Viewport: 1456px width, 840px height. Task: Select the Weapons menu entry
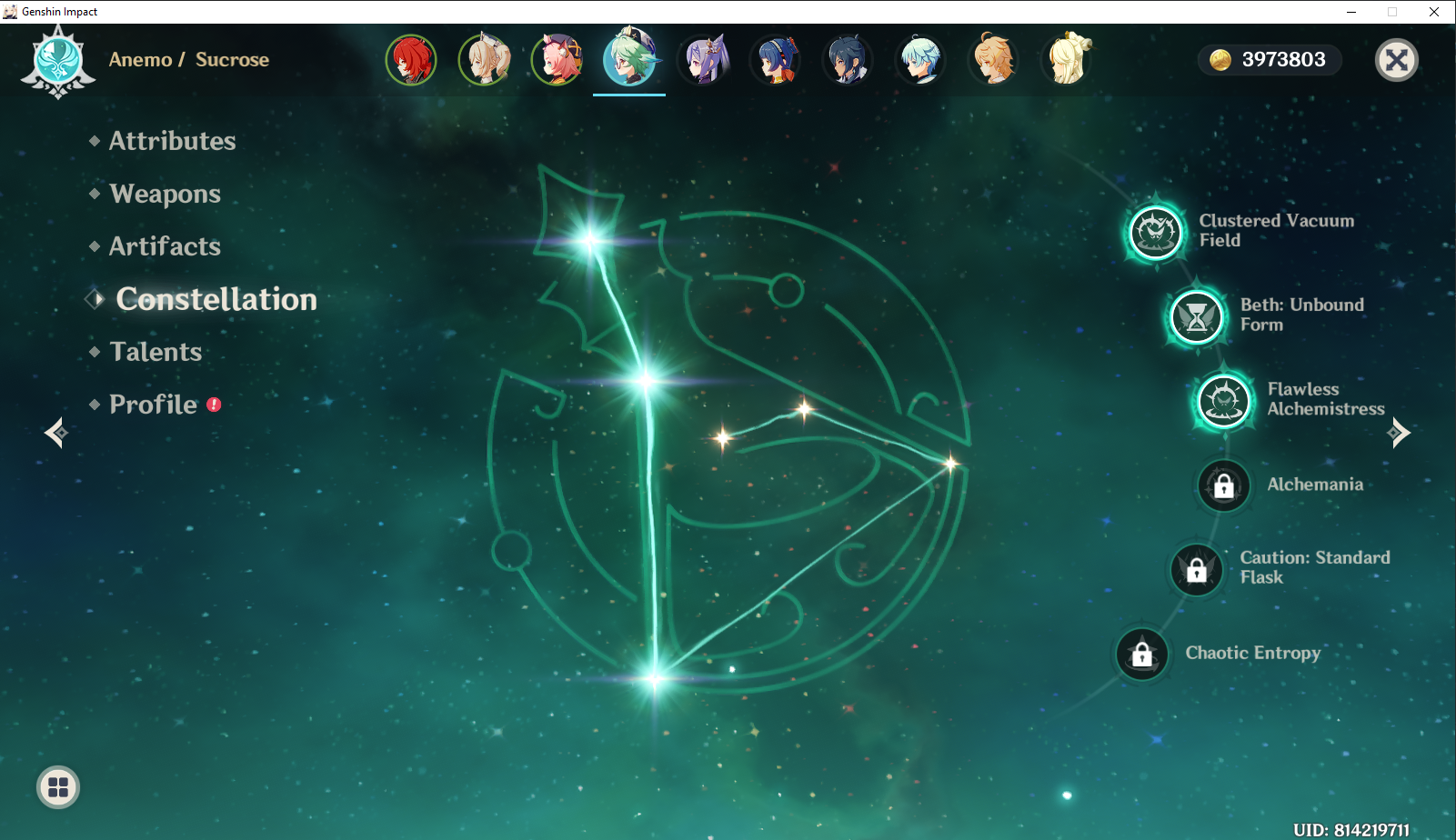[x=165, y=194]
